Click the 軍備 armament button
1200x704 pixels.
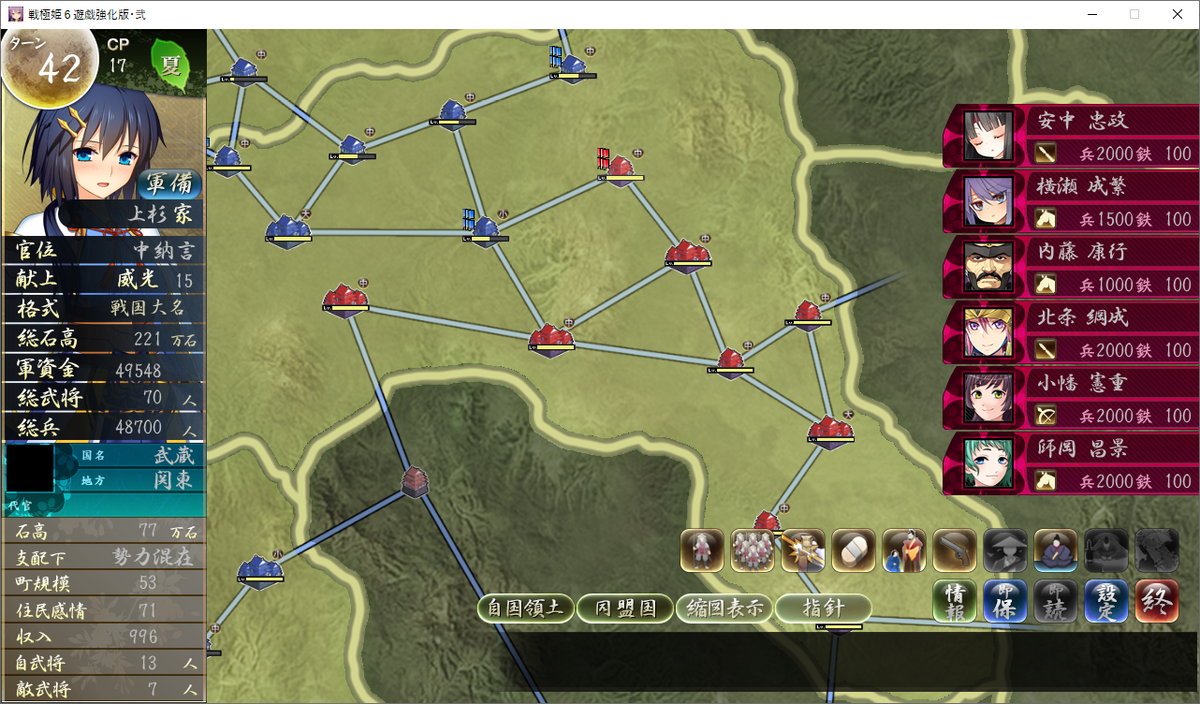pyautogui.click(x=168, y=184)
